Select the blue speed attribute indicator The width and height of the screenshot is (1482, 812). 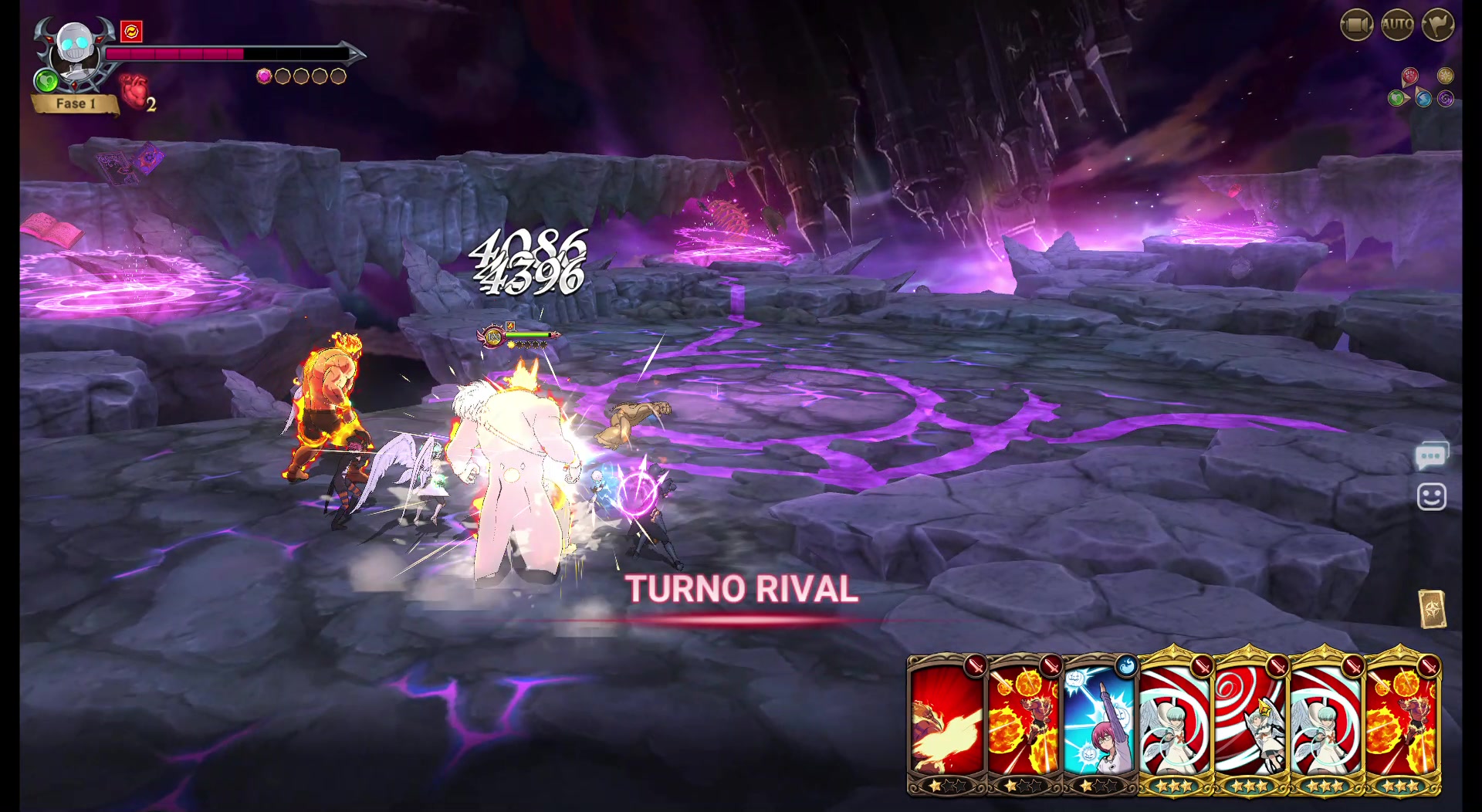1424,99
